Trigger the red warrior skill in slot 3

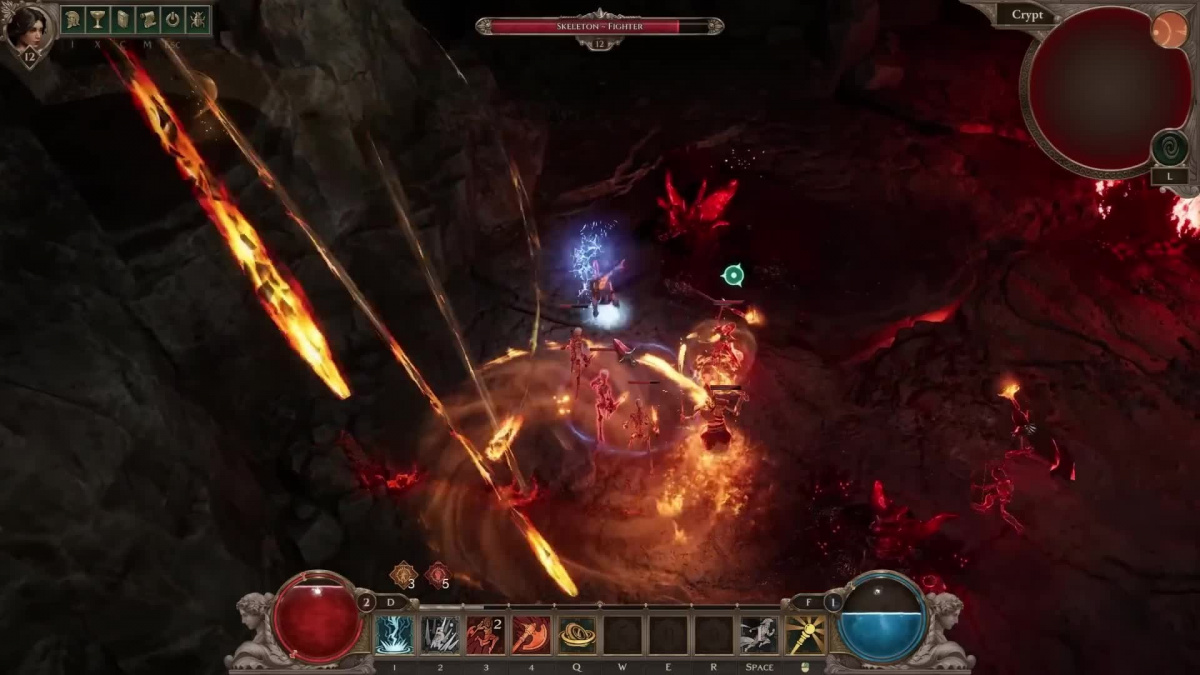click(x=486, y=635)
